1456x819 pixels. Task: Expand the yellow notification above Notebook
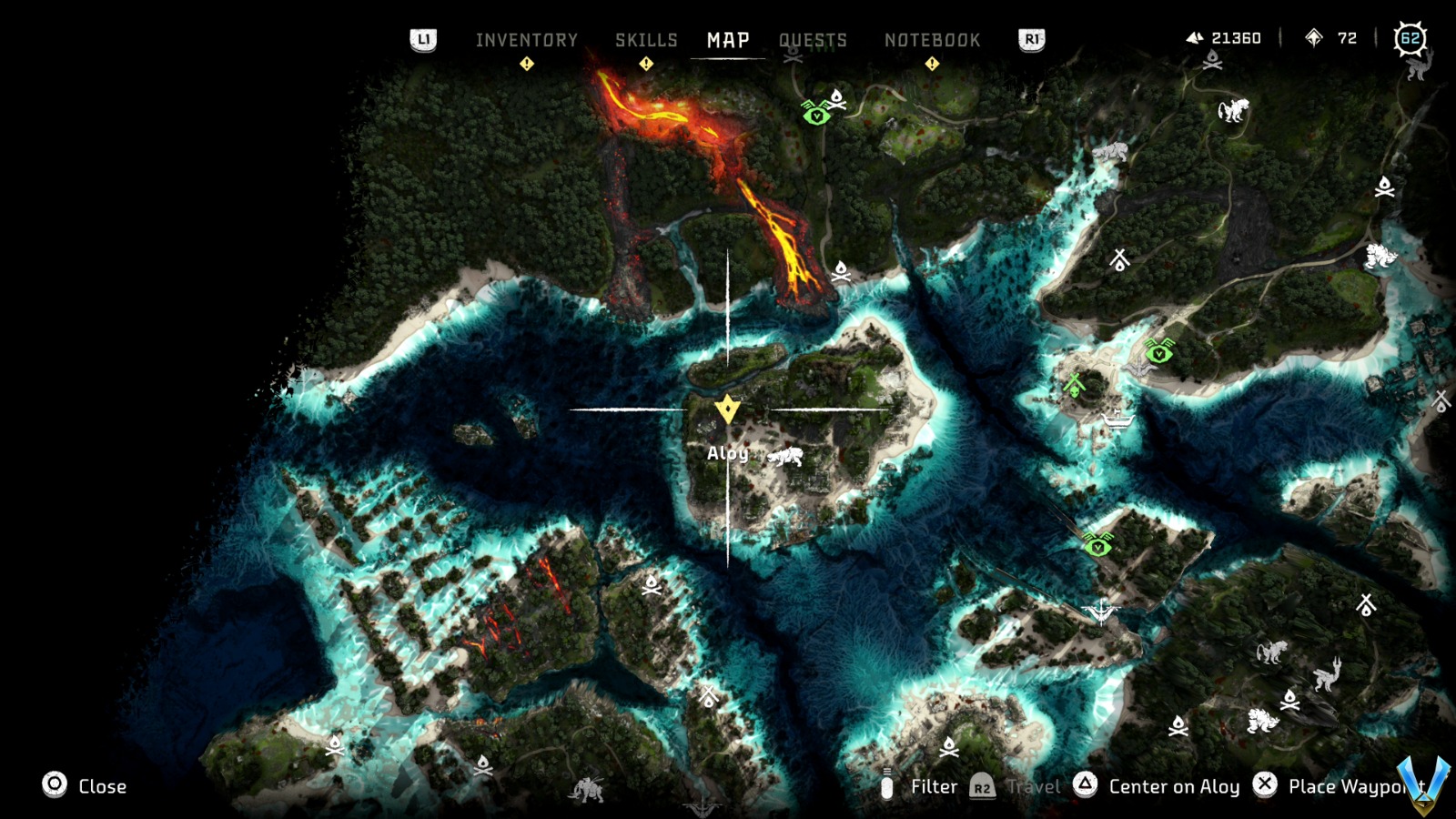931,63
